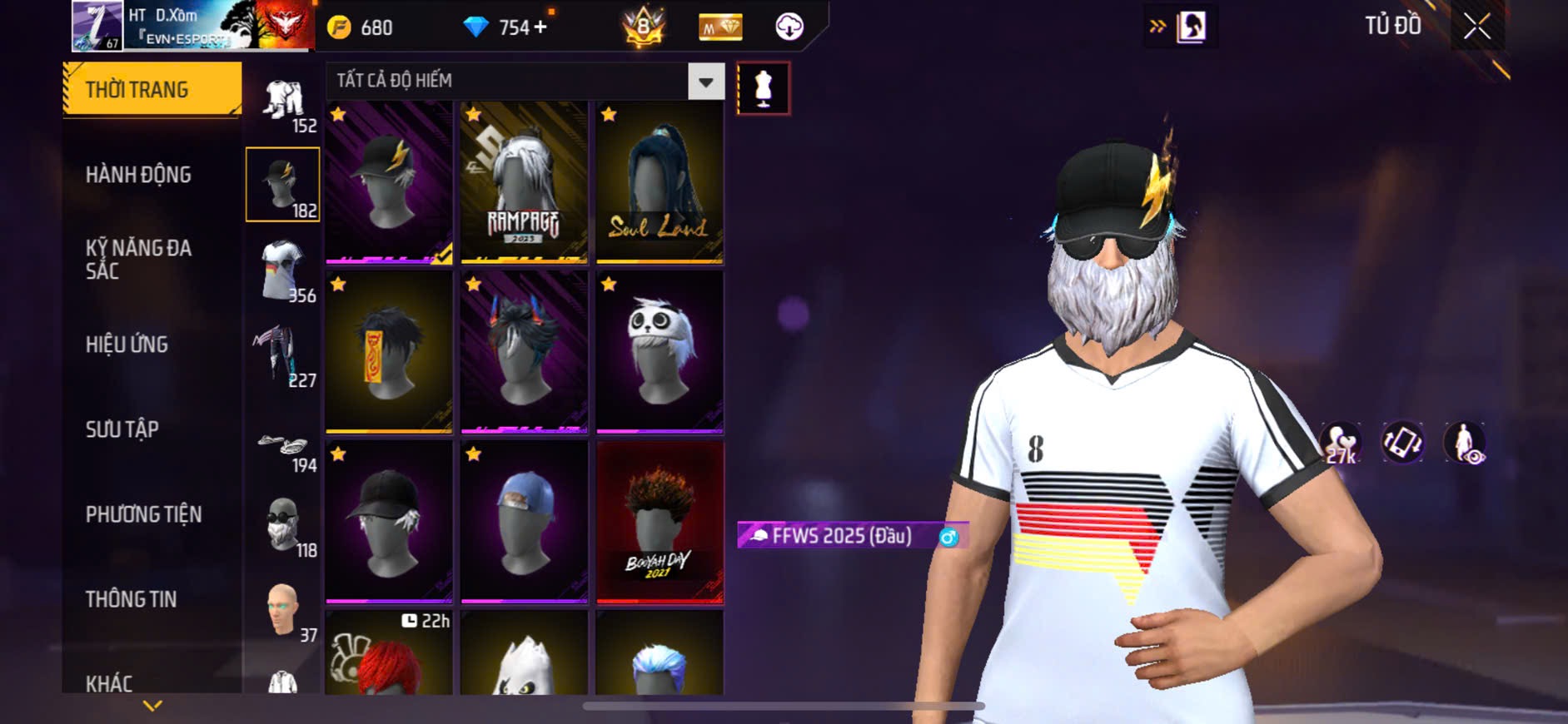Open the Hành Động menu entry
1568x724 pixels.
point(139,175)
